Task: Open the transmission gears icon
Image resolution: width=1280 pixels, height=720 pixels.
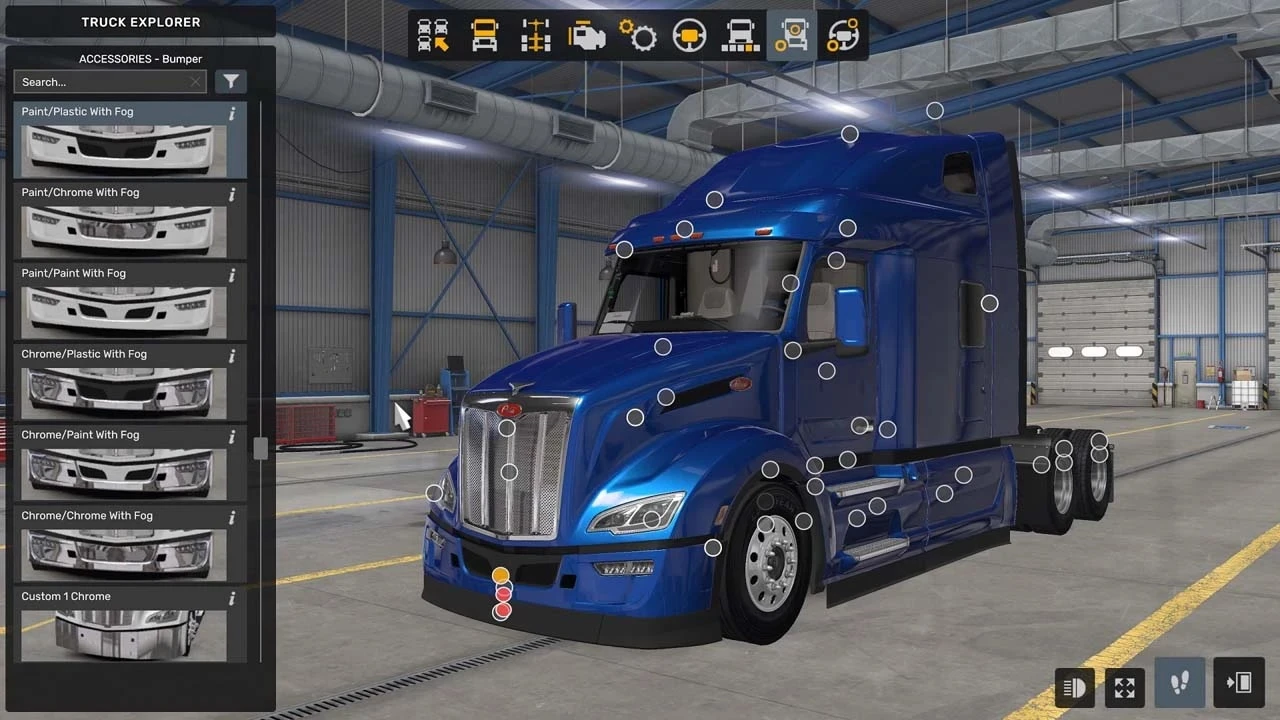Action: (x=638, y=35)
